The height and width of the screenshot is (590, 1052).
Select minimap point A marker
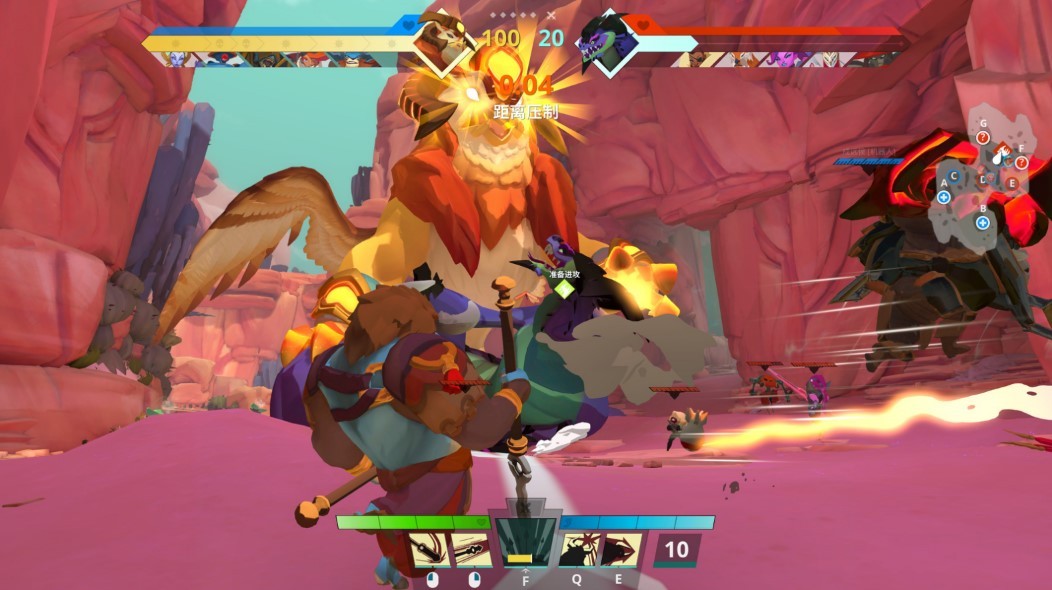click(944, 197)
